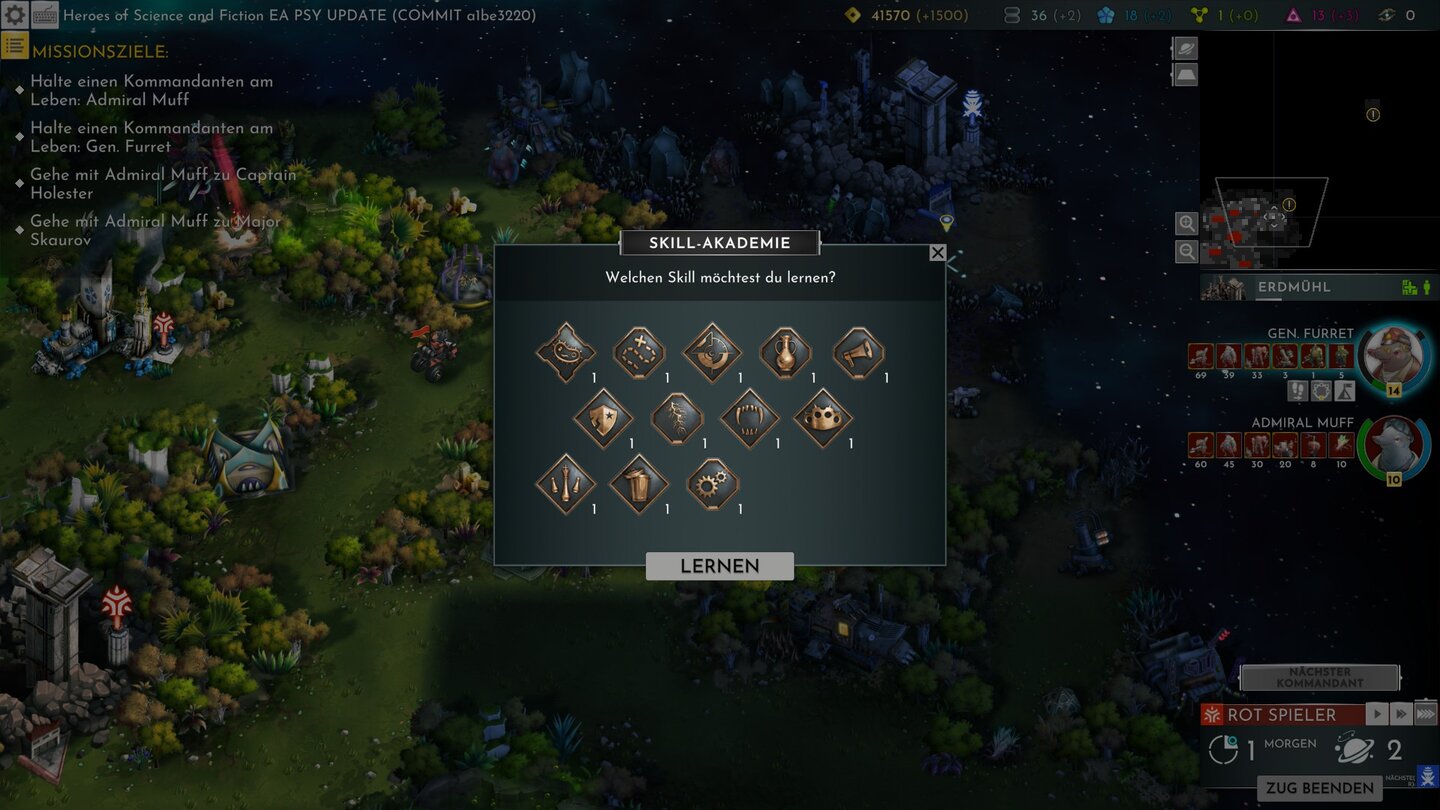Screen dimensions: 1440x810
Task: Choose the gears skill
Action: [712, 484]
